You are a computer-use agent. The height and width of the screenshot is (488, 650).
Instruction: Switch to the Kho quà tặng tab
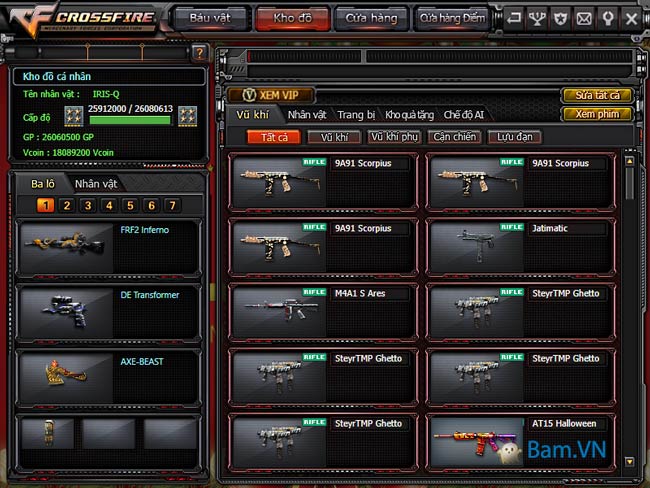pyautogui.click(x=410, y=115)
